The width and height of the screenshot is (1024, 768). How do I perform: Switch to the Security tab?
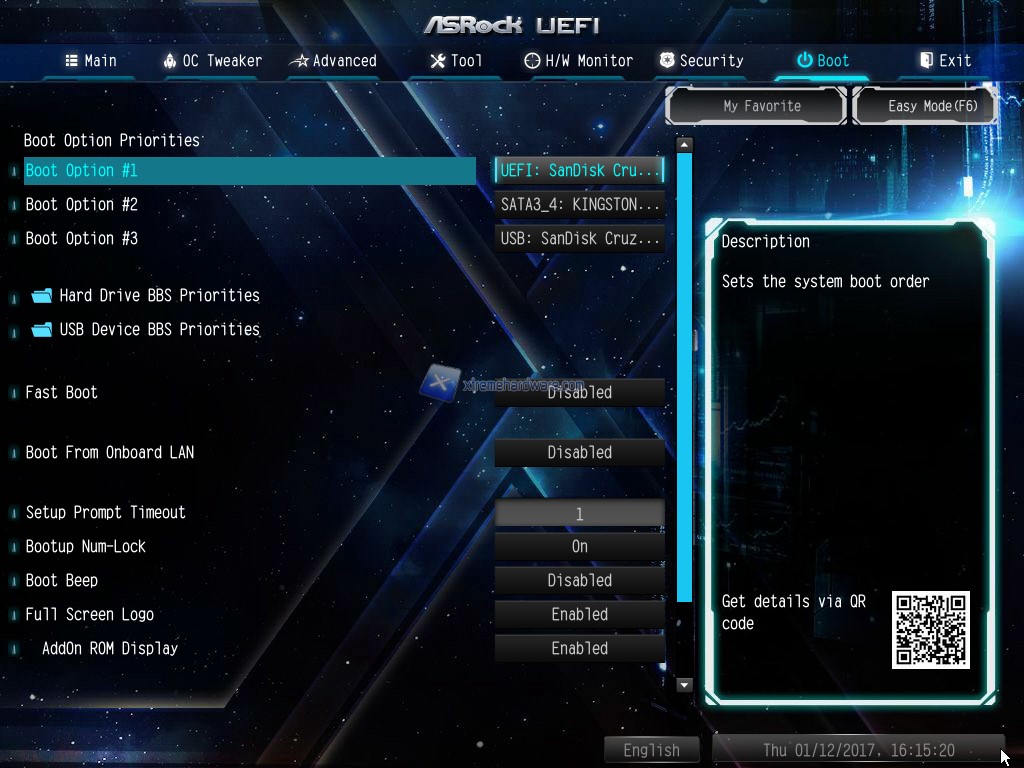701,61
